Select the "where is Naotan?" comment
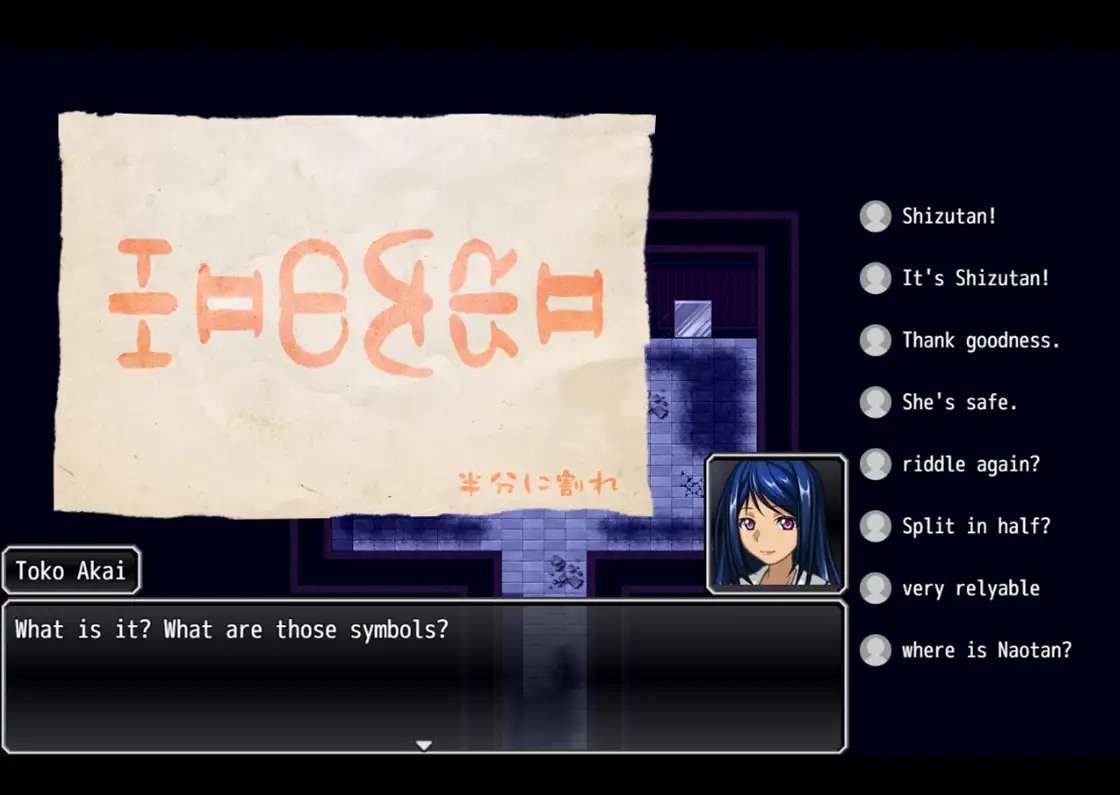This screenshot has height=795, width=1120. point(986,650)
